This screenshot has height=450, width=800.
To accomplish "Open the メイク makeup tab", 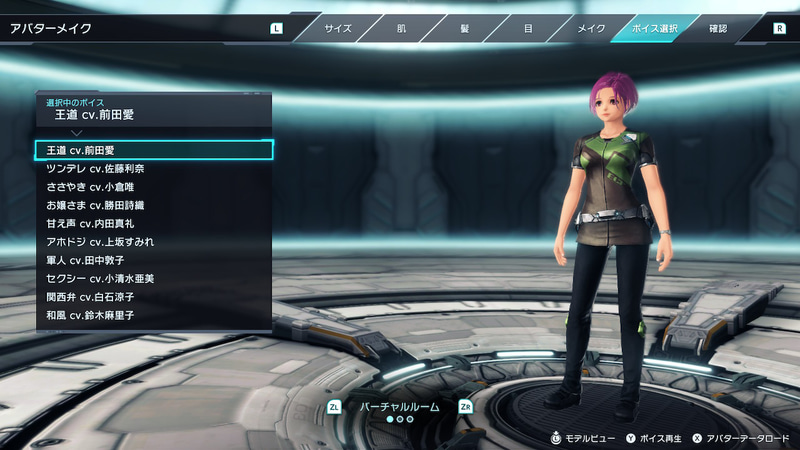I will pos(591,28).
